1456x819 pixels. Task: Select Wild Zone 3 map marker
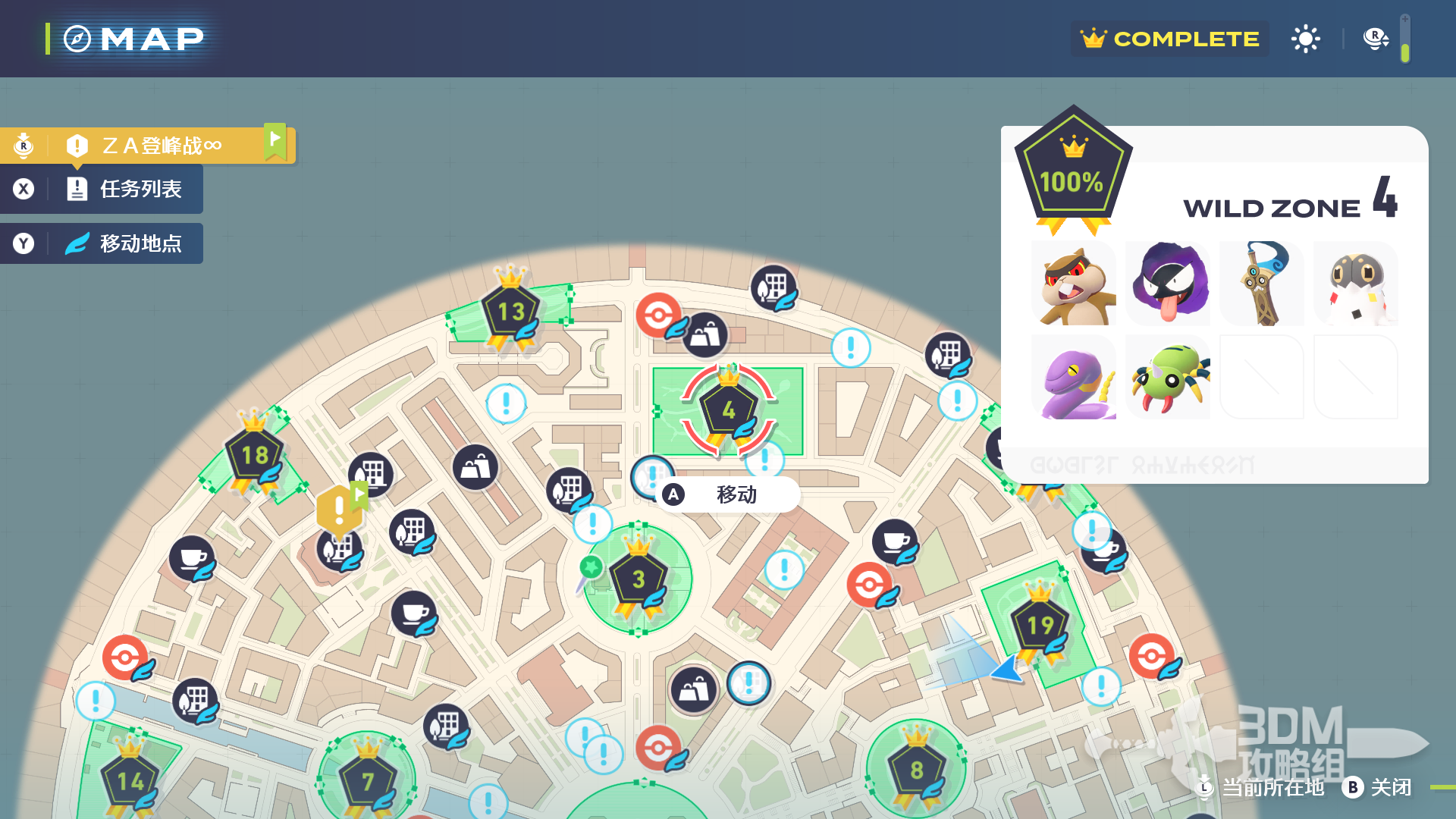[639, 579]
